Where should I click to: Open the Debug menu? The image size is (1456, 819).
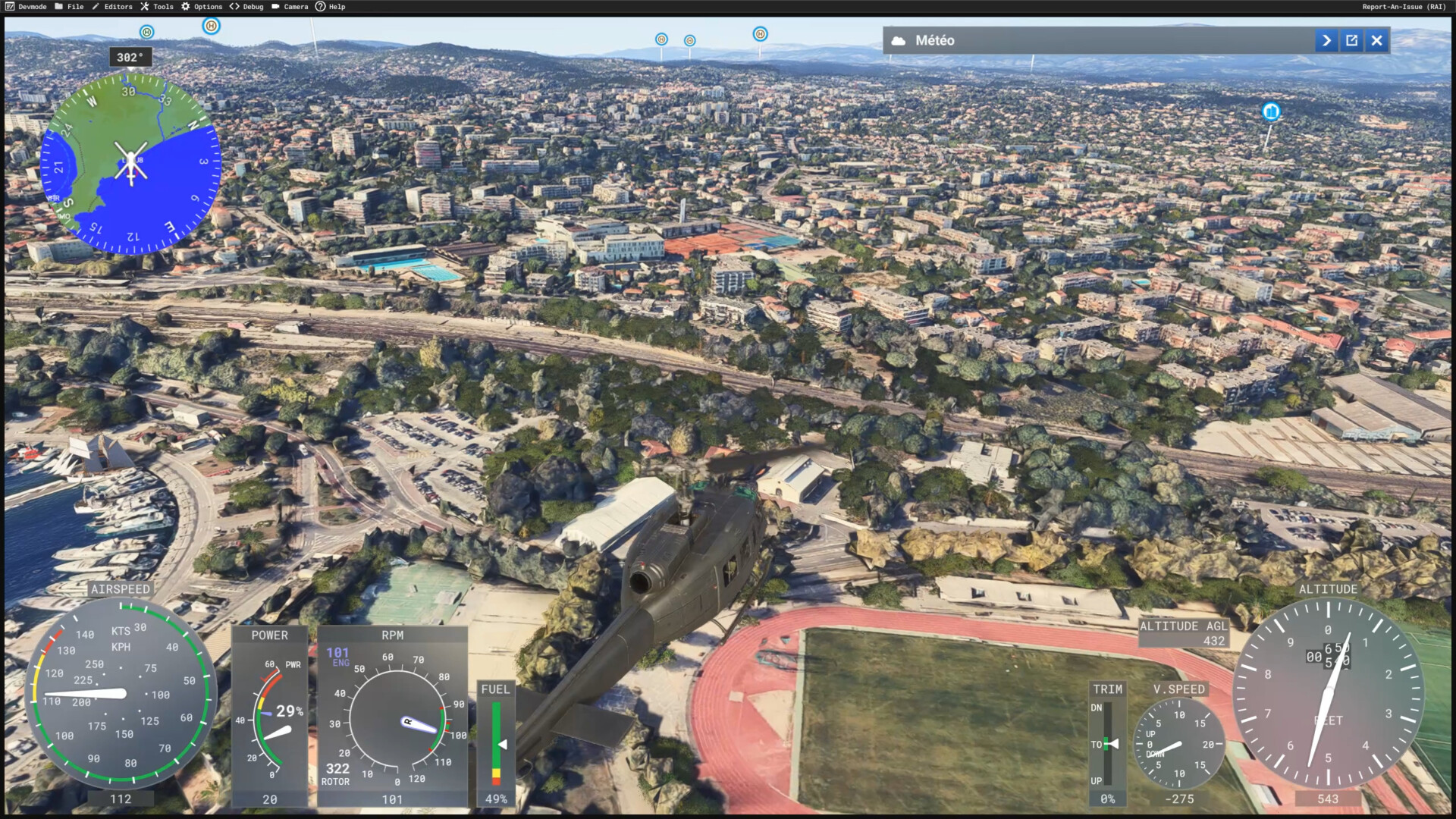tap(247, 7)
